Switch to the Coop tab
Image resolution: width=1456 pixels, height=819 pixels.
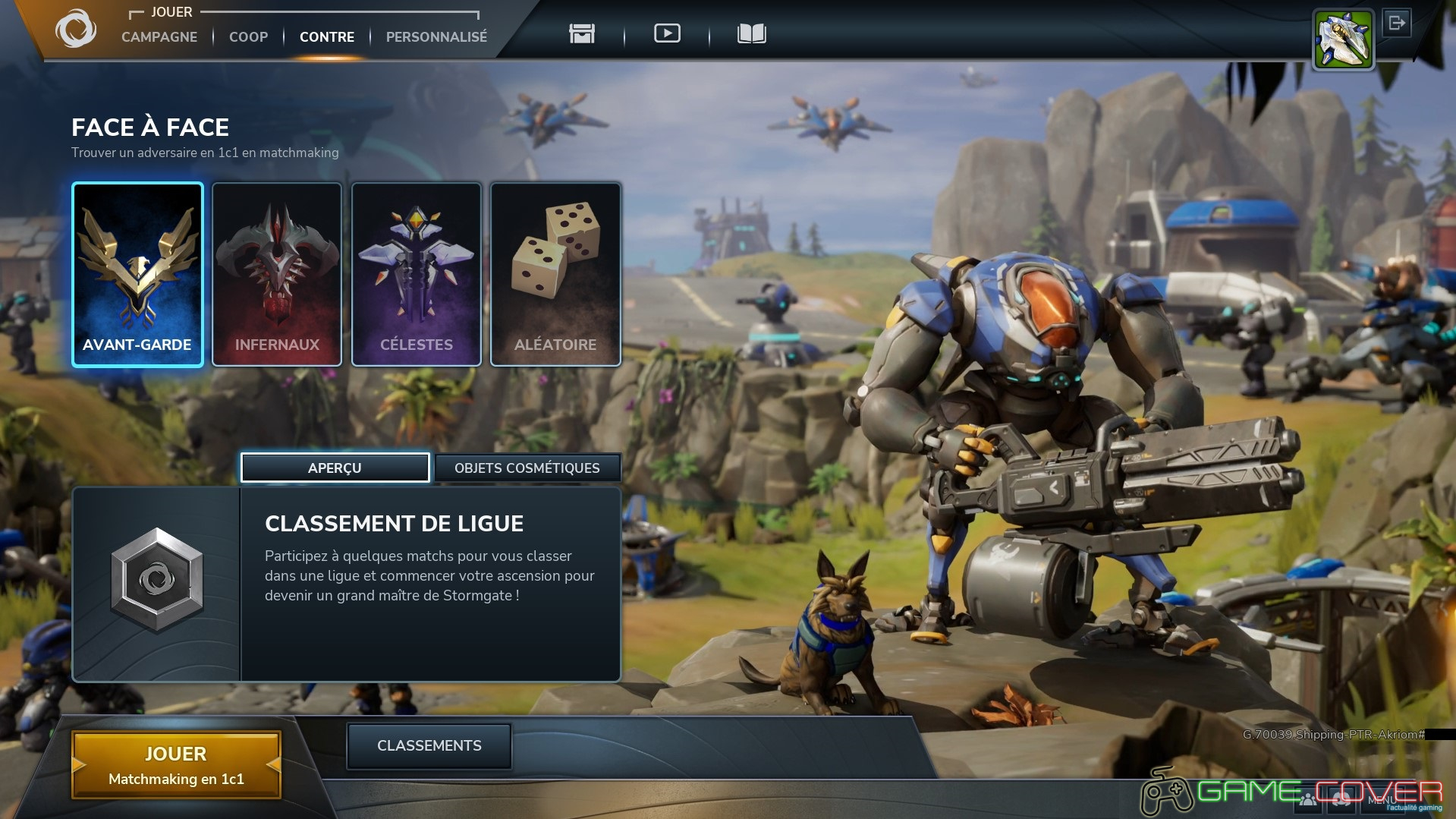click(248, 36)
